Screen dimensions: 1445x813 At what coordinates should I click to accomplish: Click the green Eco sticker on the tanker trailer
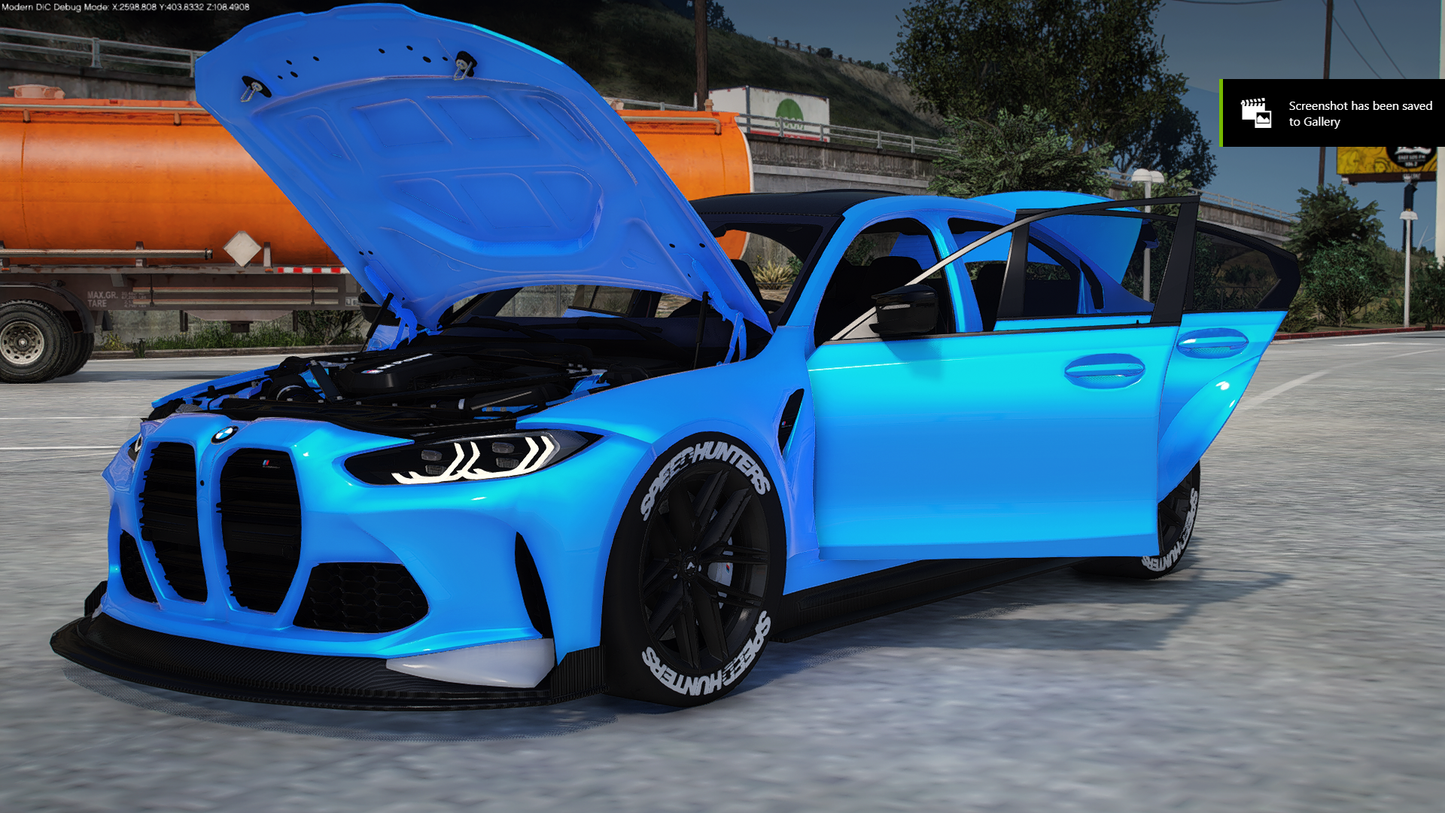[787, 112]
